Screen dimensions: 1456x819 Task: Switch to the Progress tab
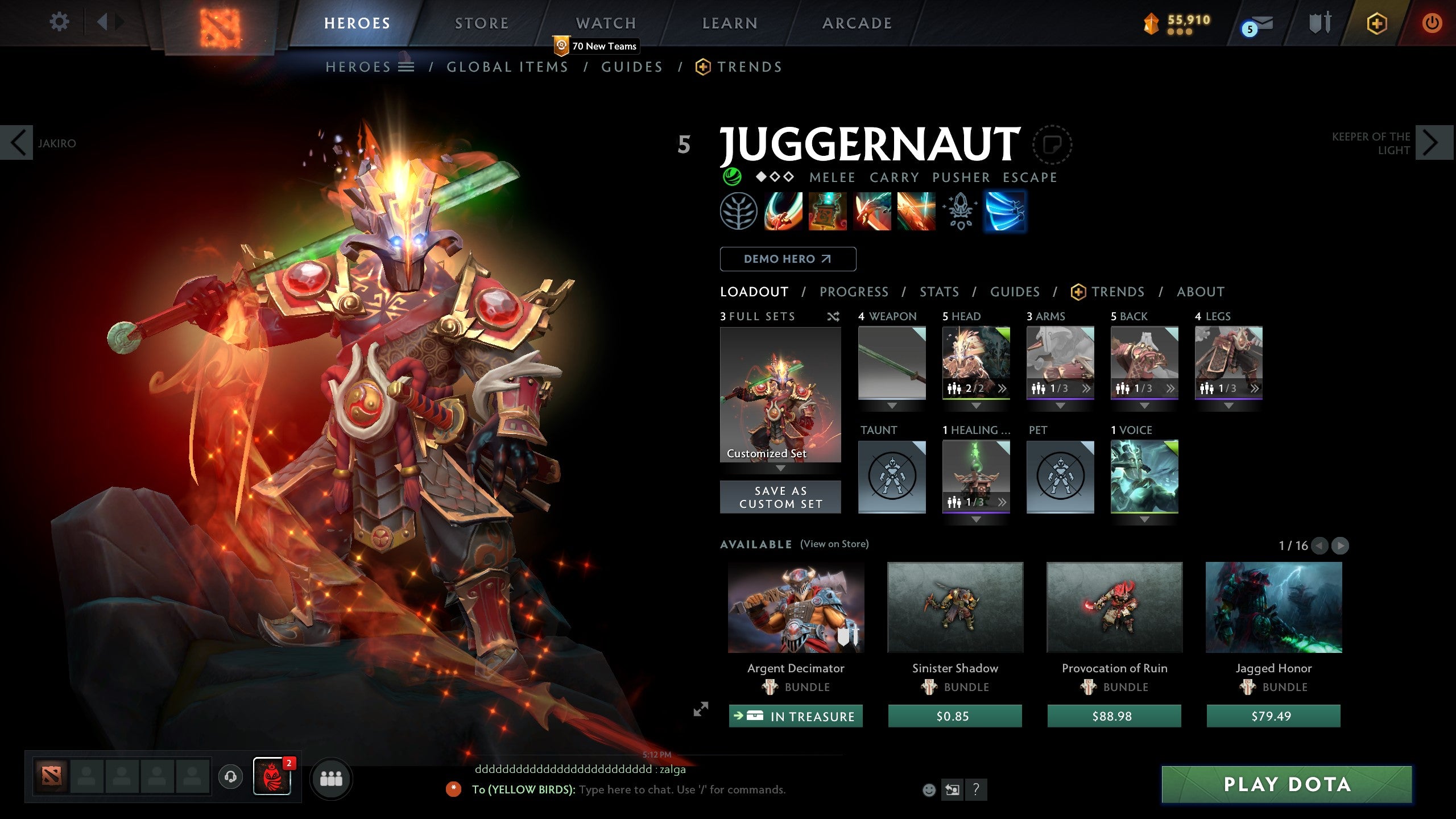pos(854,292)
